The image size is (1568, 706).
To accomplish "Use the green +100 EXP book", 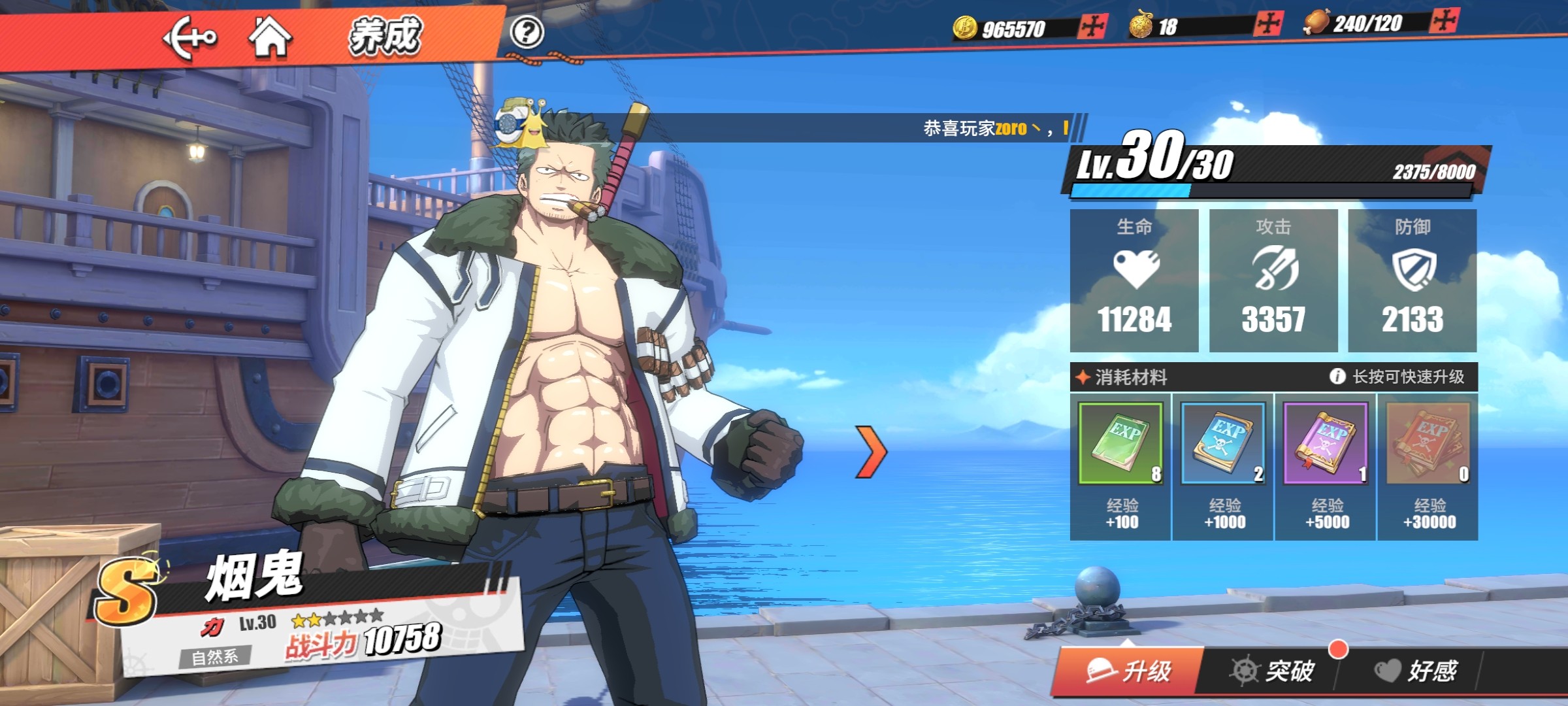I will click(1120, 444).
